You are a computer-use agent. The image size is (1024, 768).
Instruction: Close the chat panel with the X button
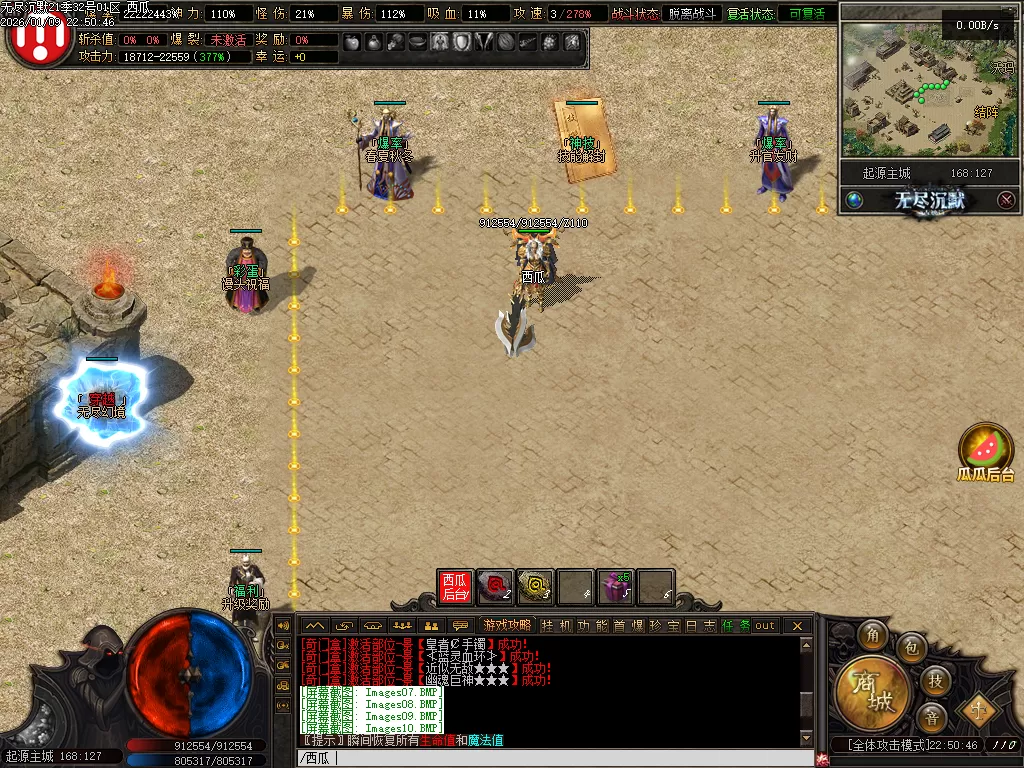pyautogui.click(x=797, y=626)
